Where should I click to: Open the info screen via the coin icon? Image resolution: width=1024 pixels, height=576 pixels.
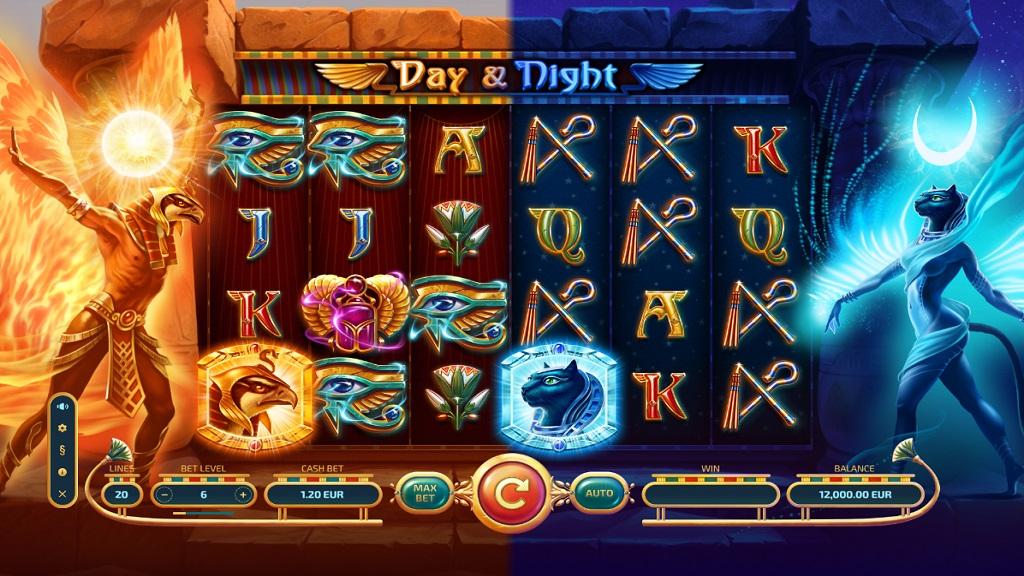pyautogui.click(x=62, y=472)
